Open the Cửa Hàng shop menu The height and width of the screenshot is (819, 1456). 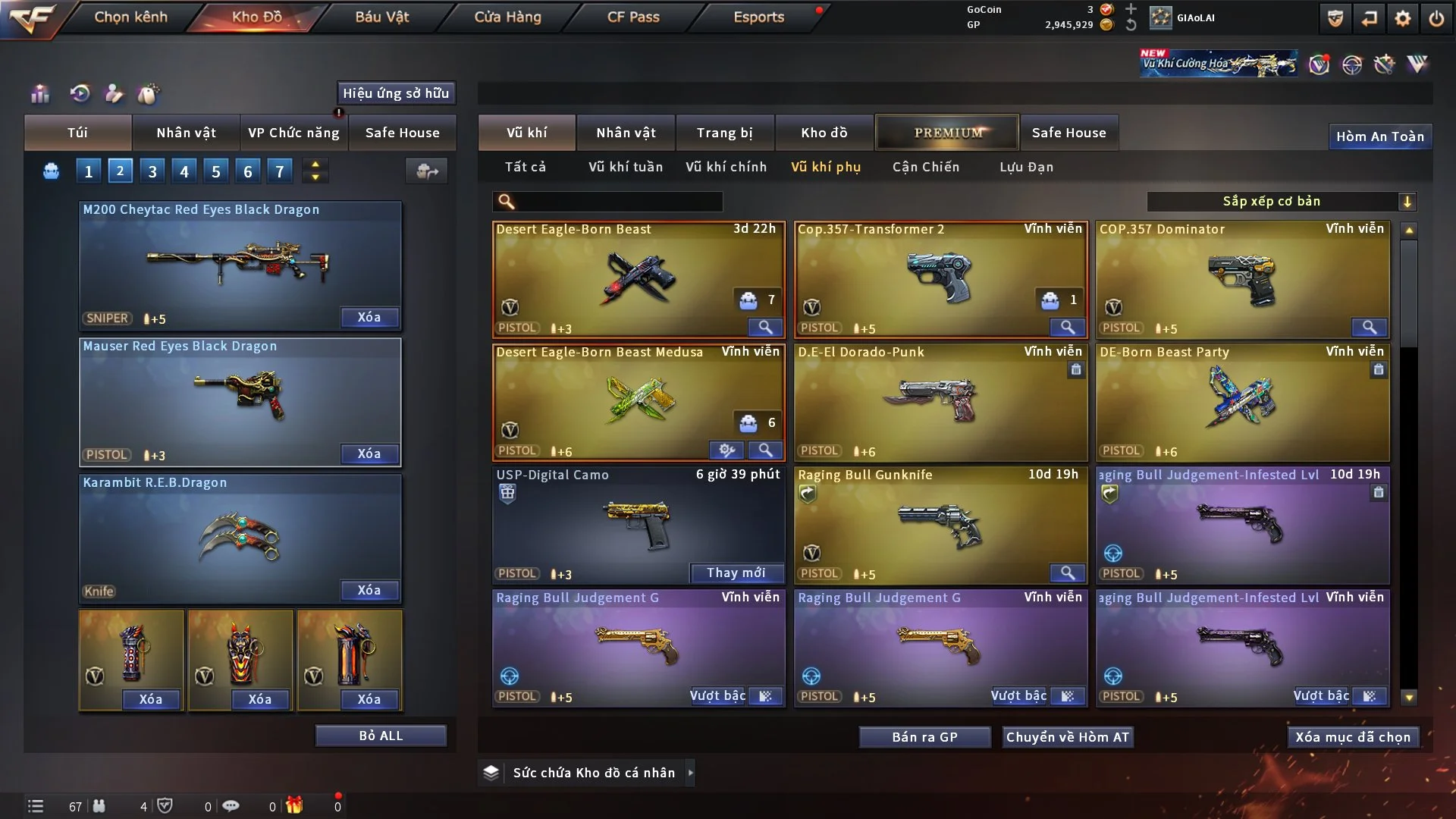click(x=507, y=17)
